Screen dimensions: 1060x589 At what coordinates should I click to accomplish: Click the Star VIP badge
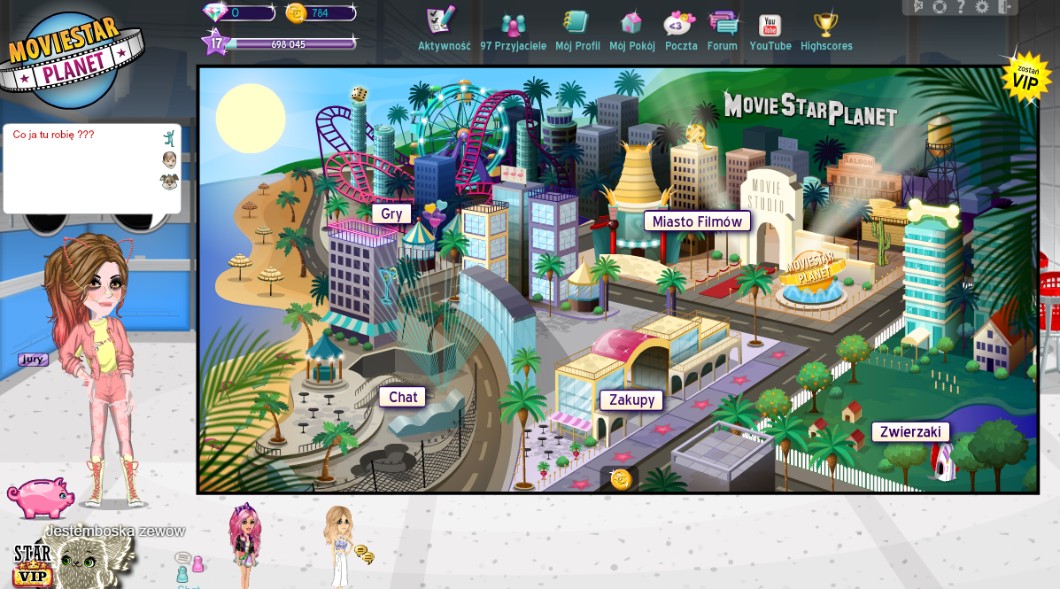click(32, 565)
